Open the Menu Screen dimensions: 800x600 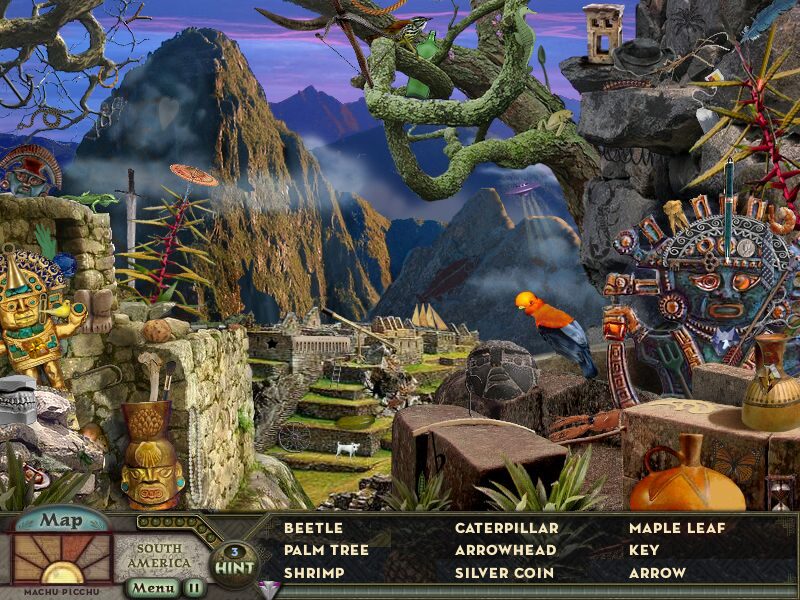(153, 588)
